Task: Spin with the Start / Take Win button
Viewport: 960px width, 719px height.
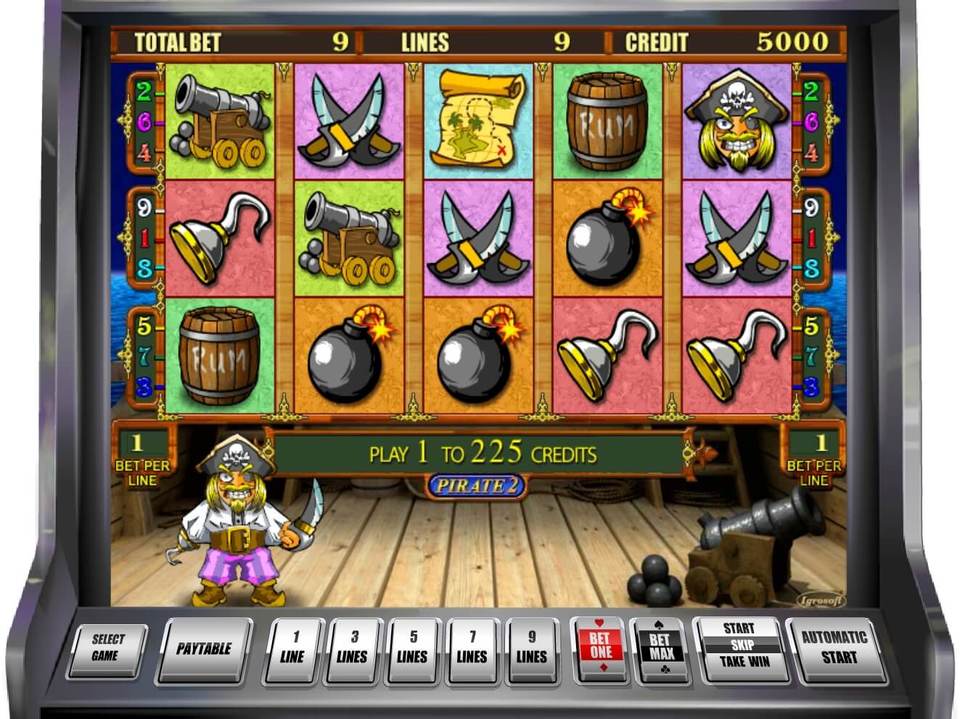Action: pos(738,647)
